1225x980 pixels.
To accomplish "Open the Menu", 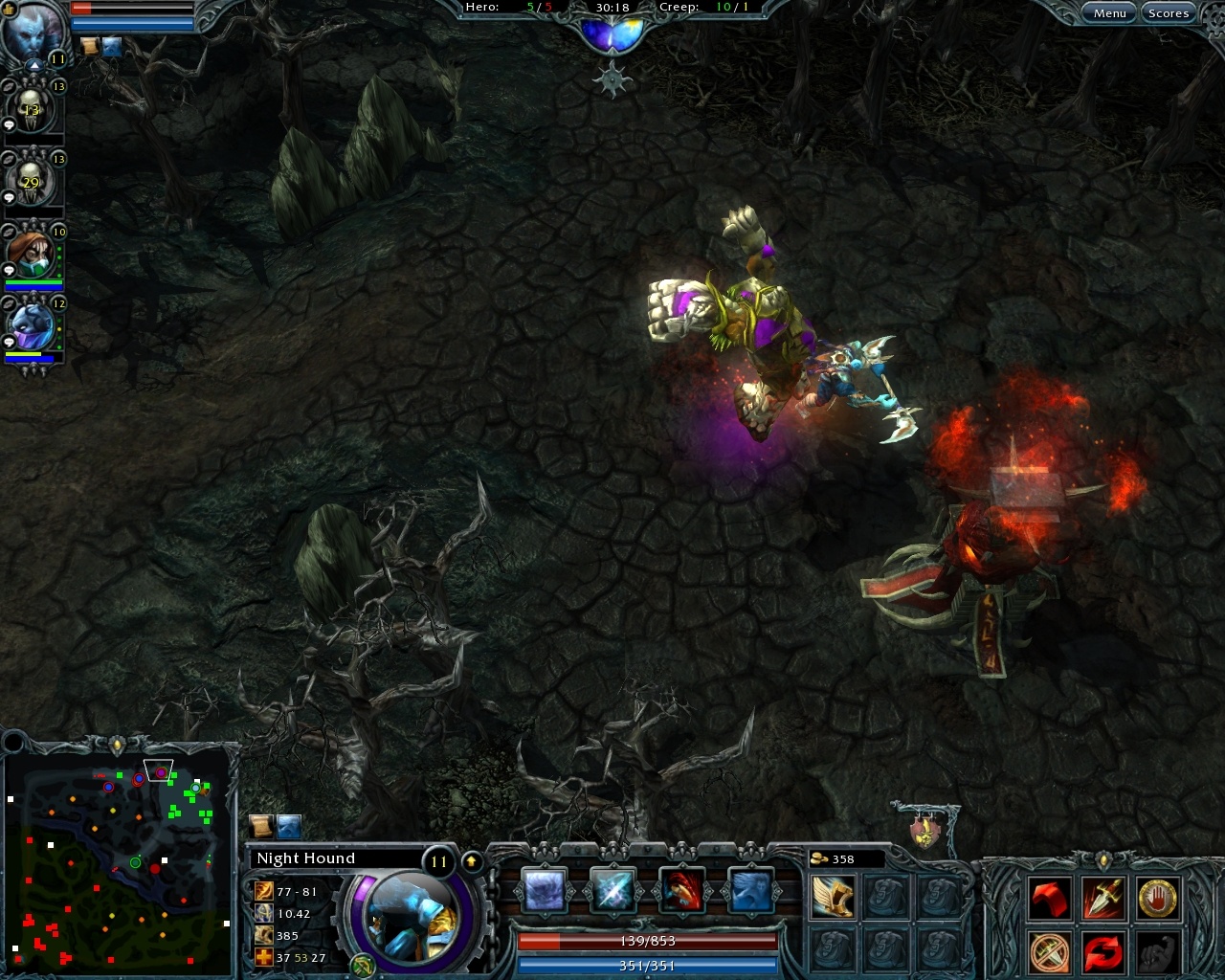I will click(x=1107, y=12).
